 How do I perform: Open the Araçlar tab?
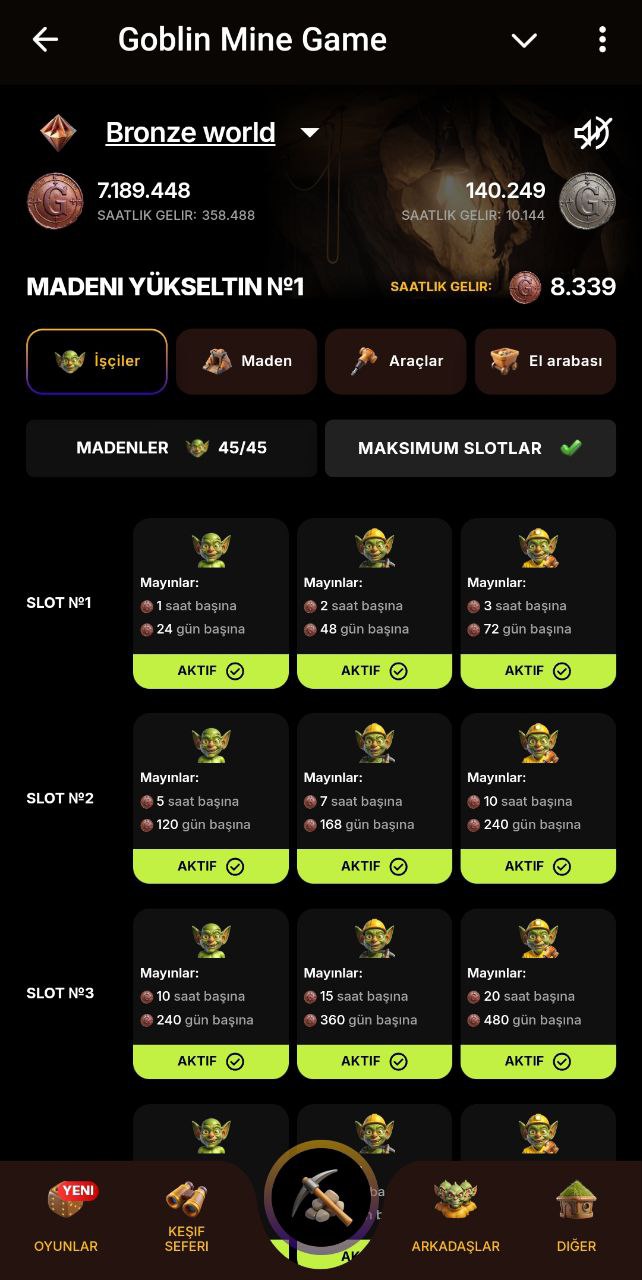[395, 361]
